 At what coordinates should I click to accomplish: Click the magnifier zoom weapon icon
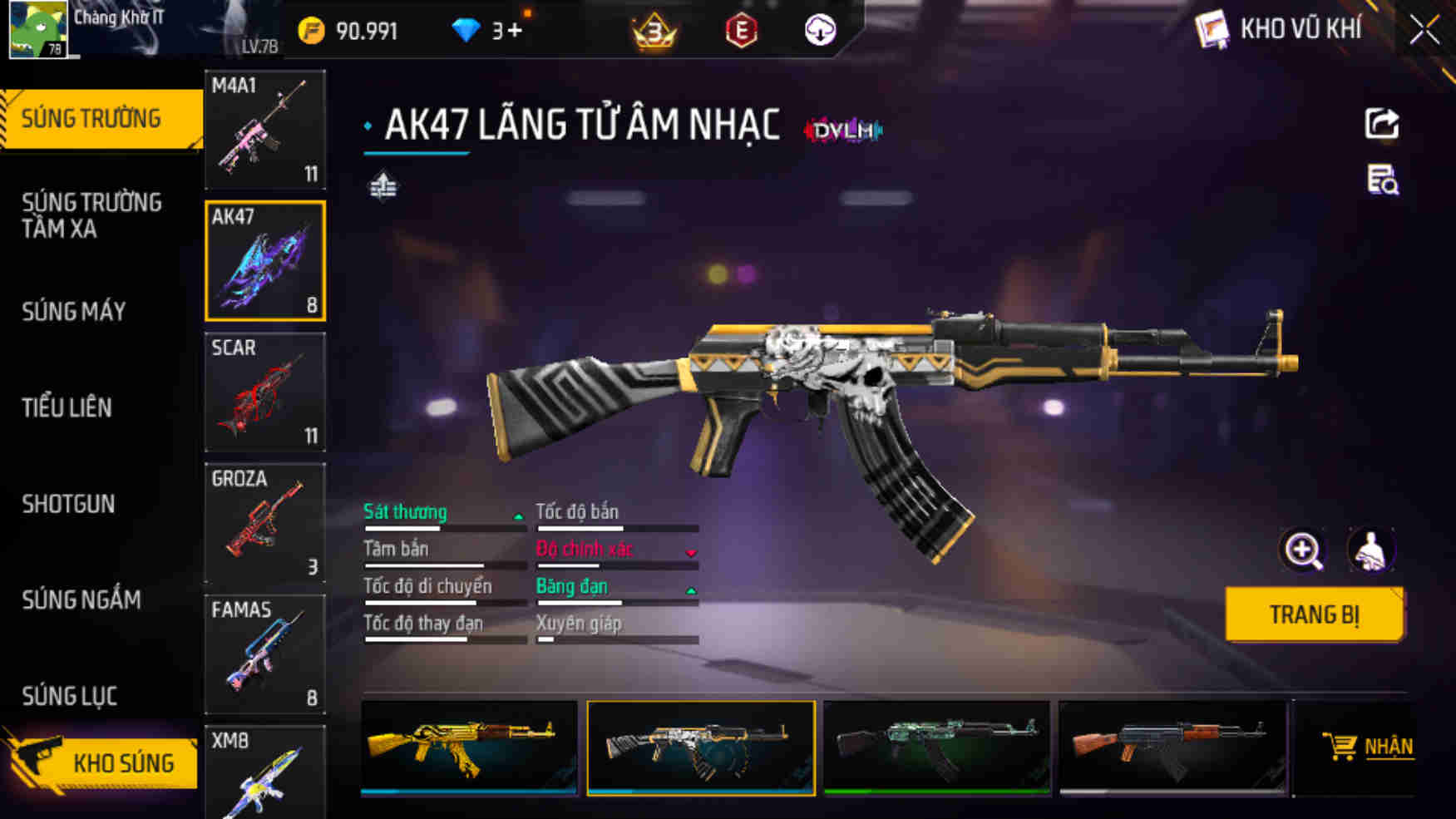pyautogui.click(x=1302, y=550)
